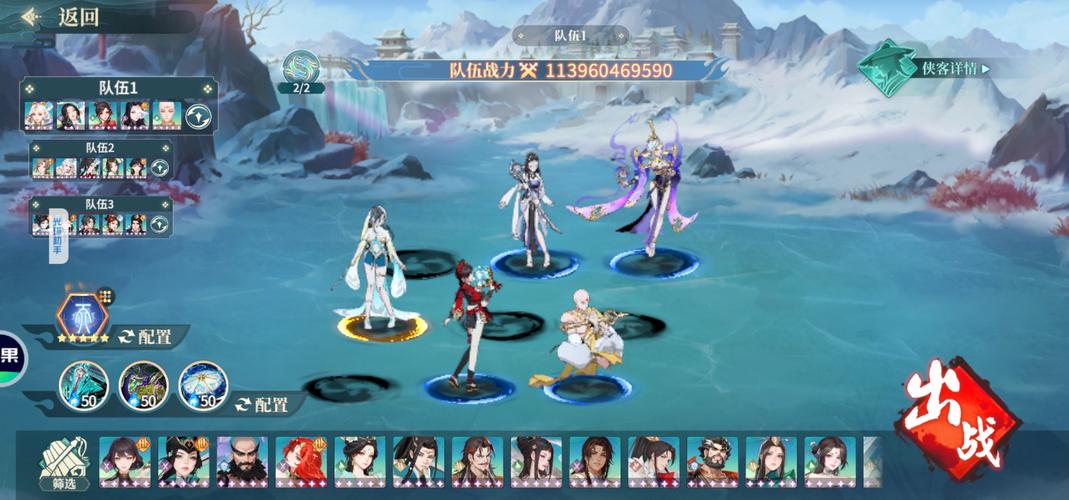The height and width of the screenshot is (500, 1069).
Task: Select the cyan glowing sword skill orb
Action: click(x=84, y=384)
